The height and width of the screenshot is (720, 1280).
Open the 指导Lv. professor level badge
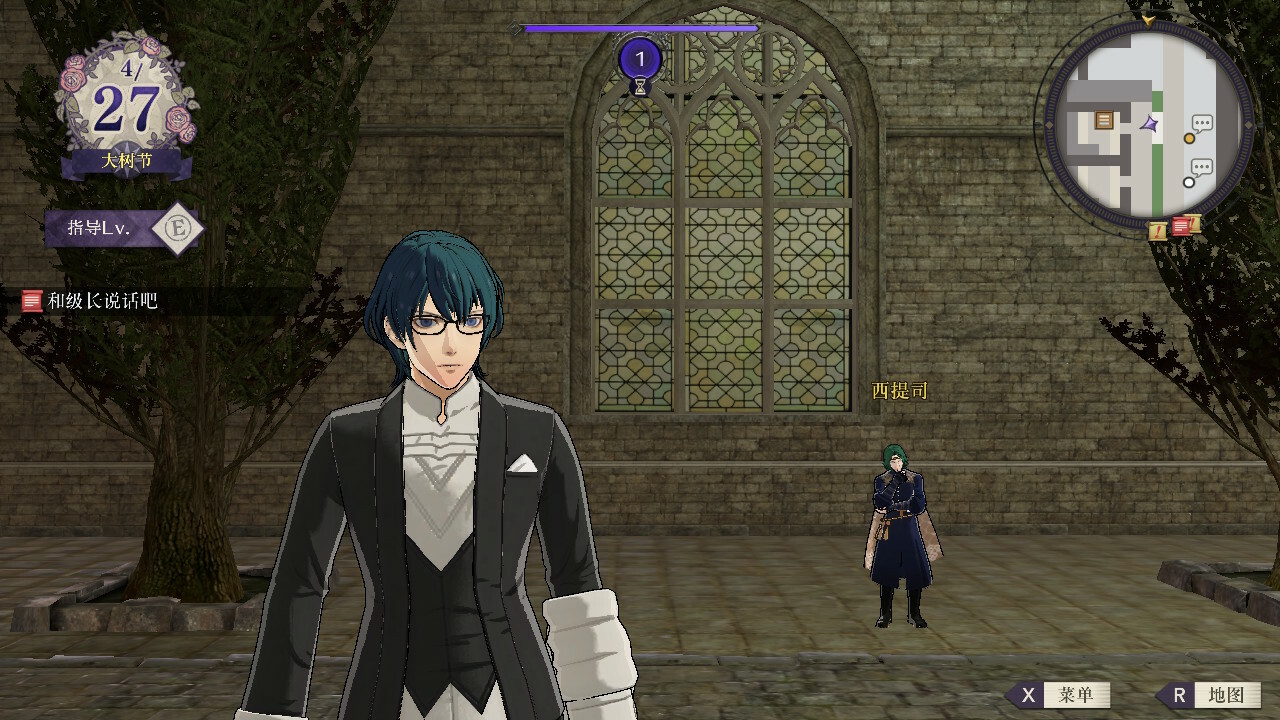point(125,229)
